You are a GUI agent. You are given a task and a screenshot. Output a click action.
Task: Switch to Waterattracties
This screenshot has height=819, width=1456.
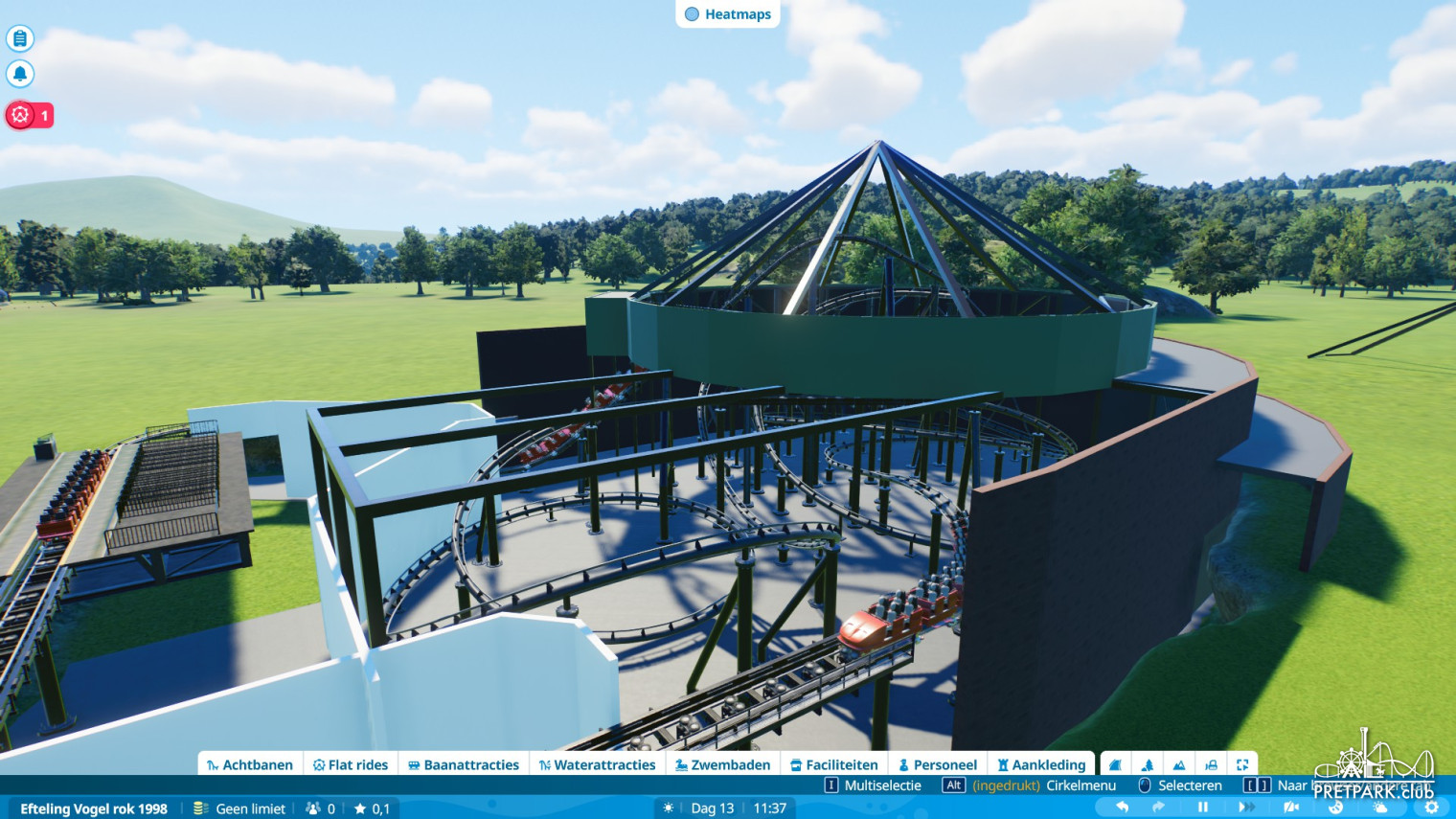[x=597, y=764]
